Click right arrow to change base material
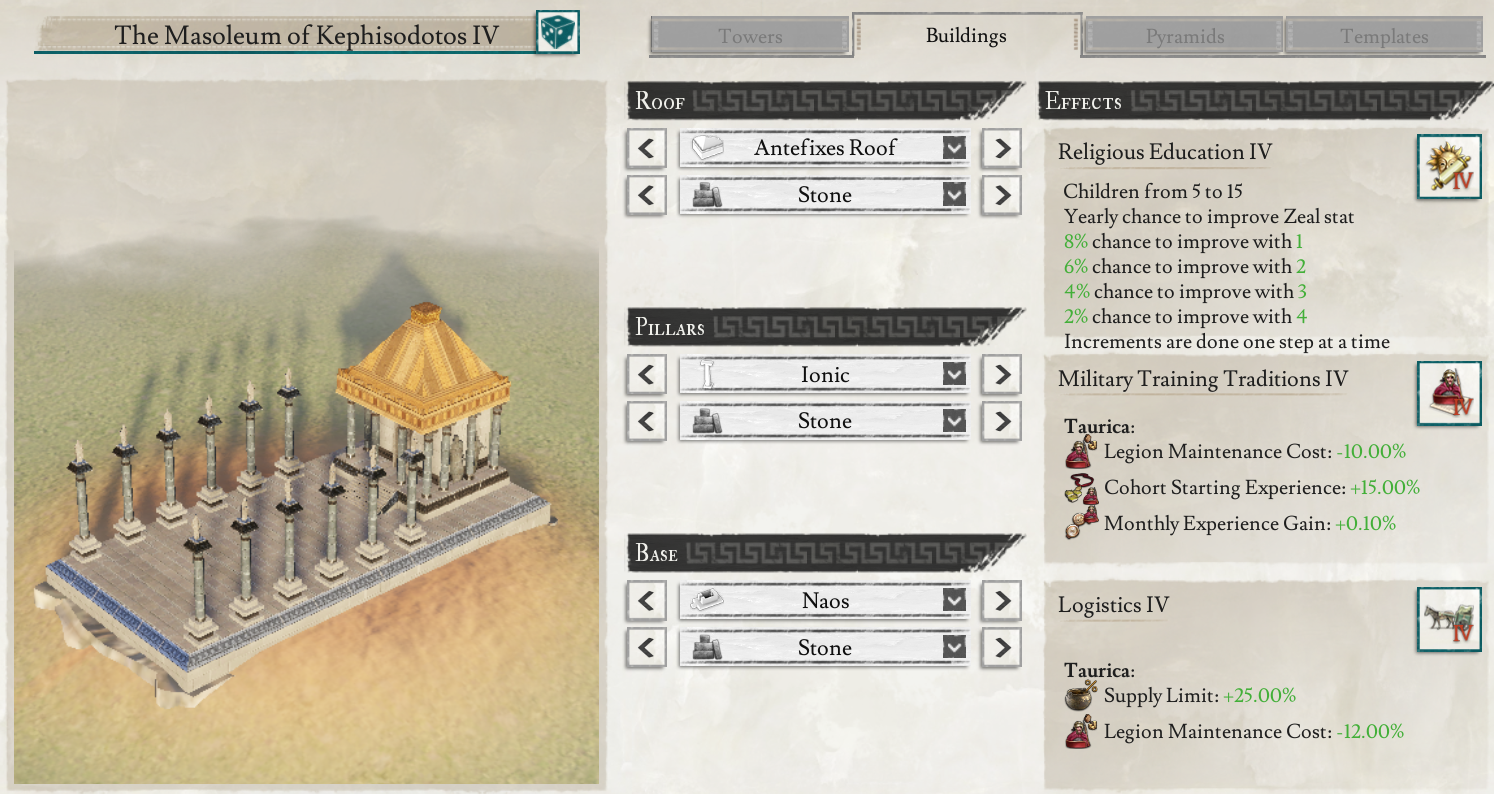This screenshot has width=1494, height=794. point(1003,647)
